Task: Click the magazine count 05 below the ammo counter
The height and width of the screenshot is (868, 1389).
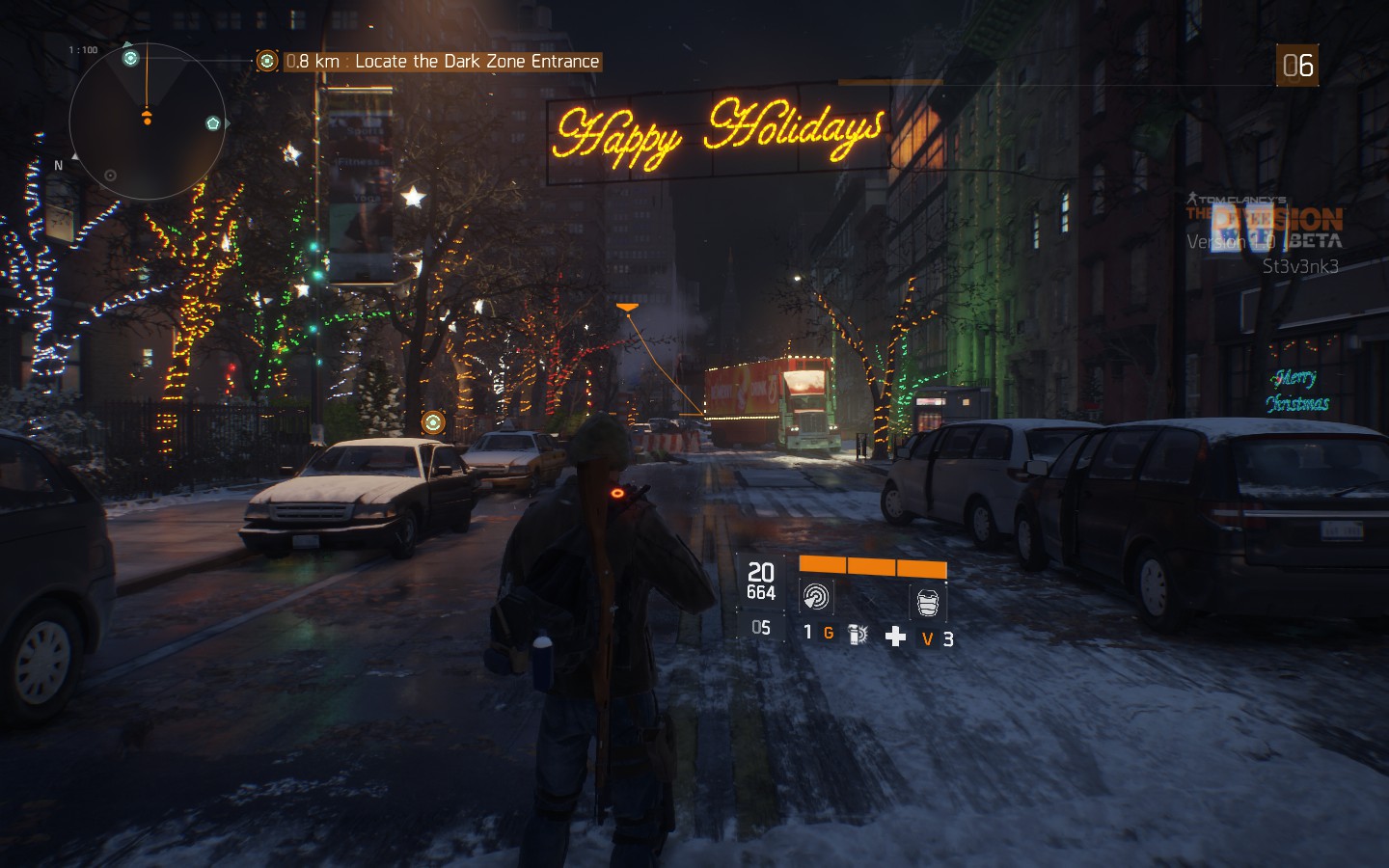Action: [760, 627]
